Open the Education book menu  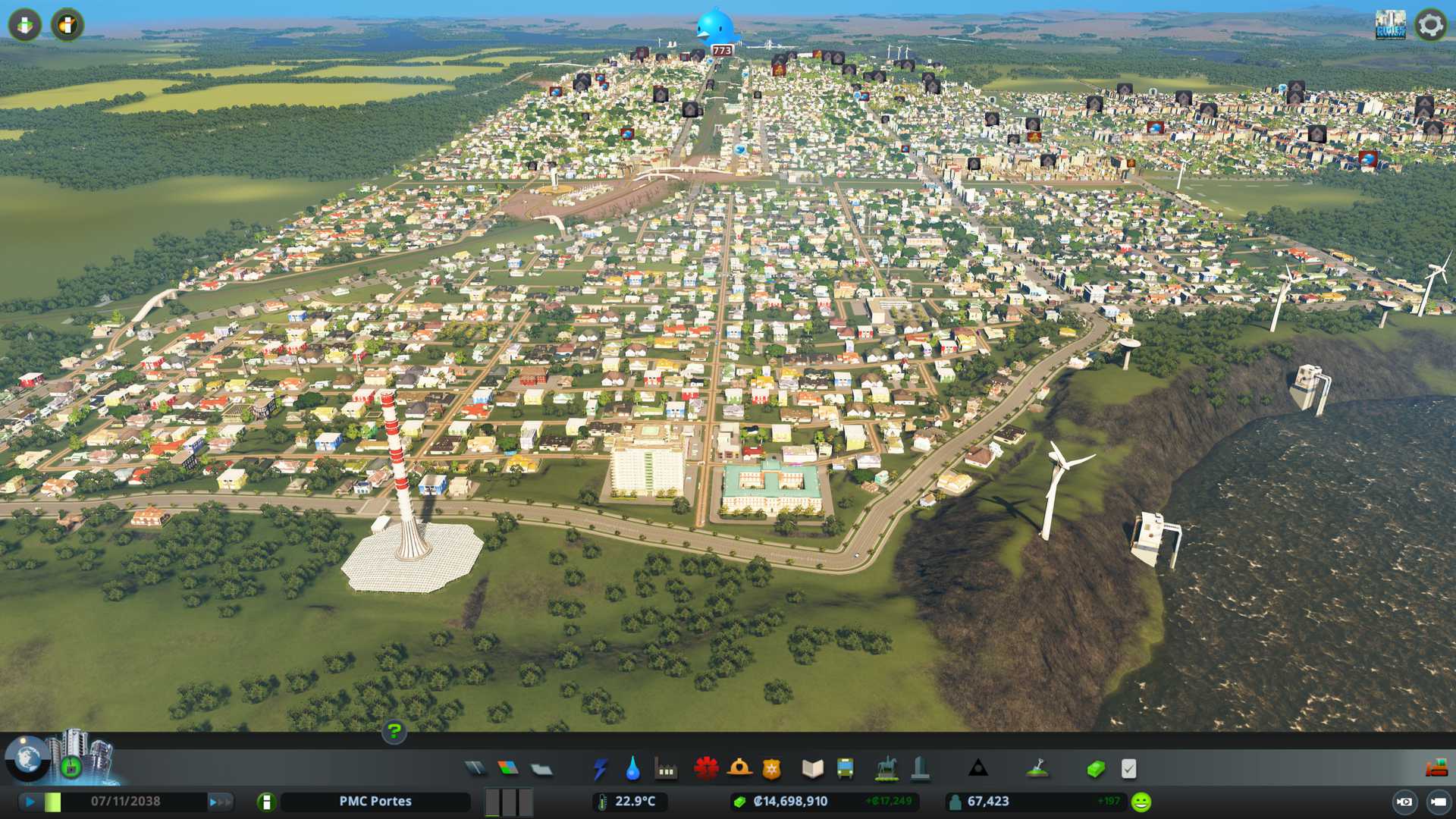[812, 769]
